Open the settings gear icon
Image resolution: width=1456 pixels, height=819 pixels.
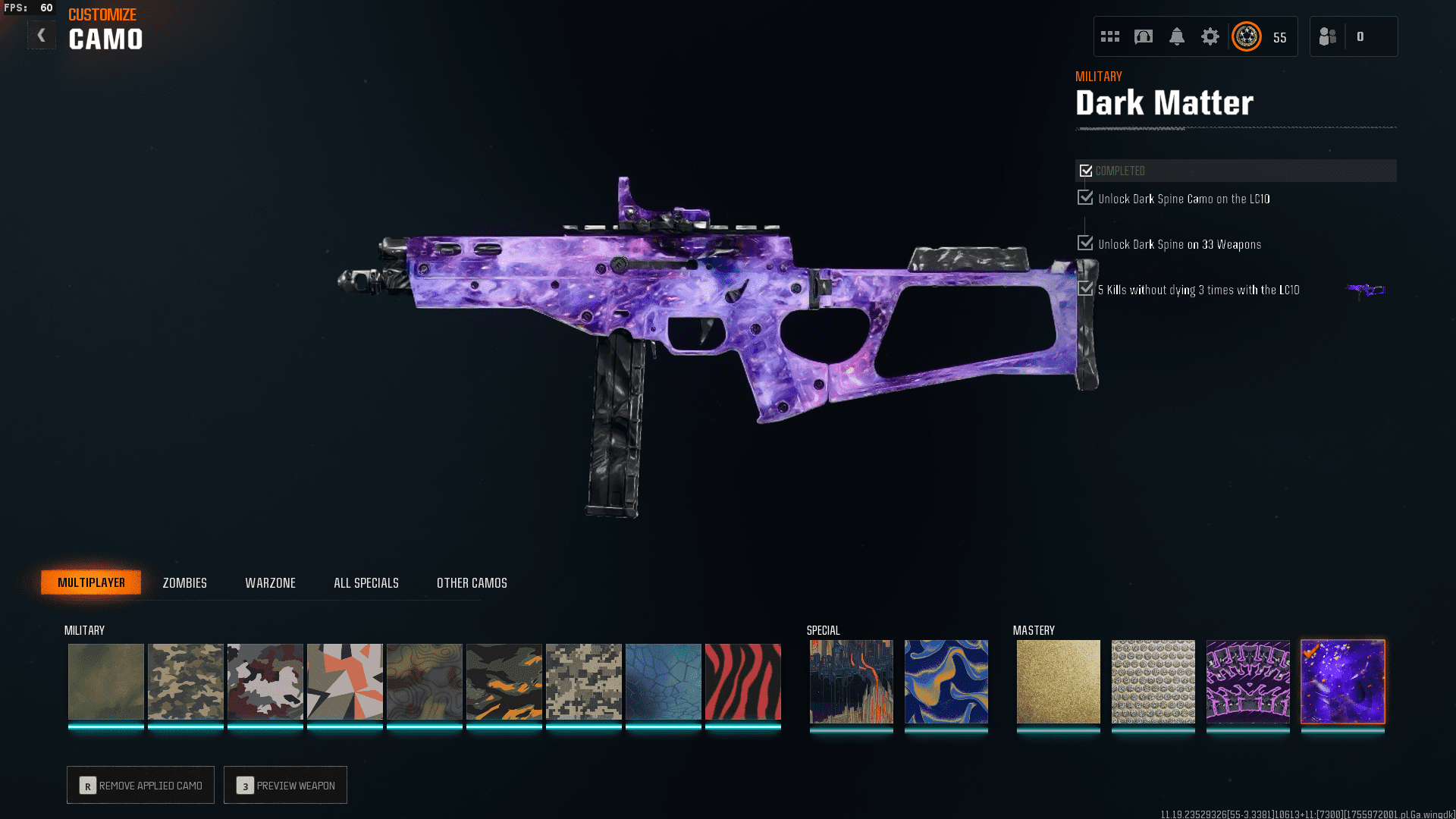click(1210, 36)
